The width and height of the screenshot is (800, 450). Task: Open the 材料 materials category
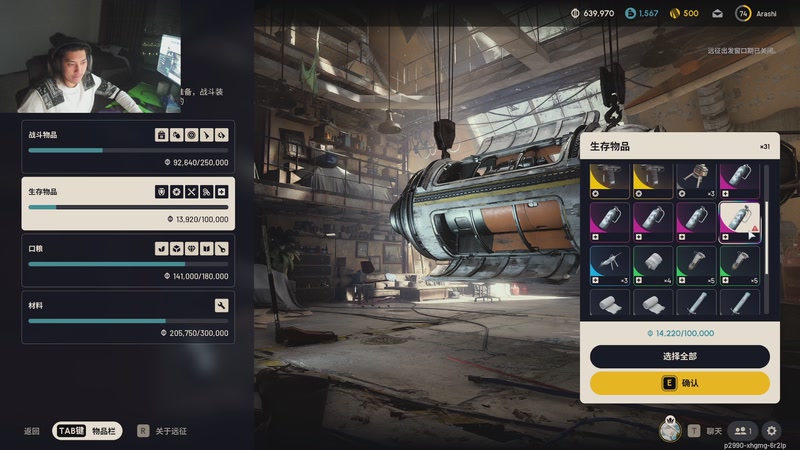128,317
